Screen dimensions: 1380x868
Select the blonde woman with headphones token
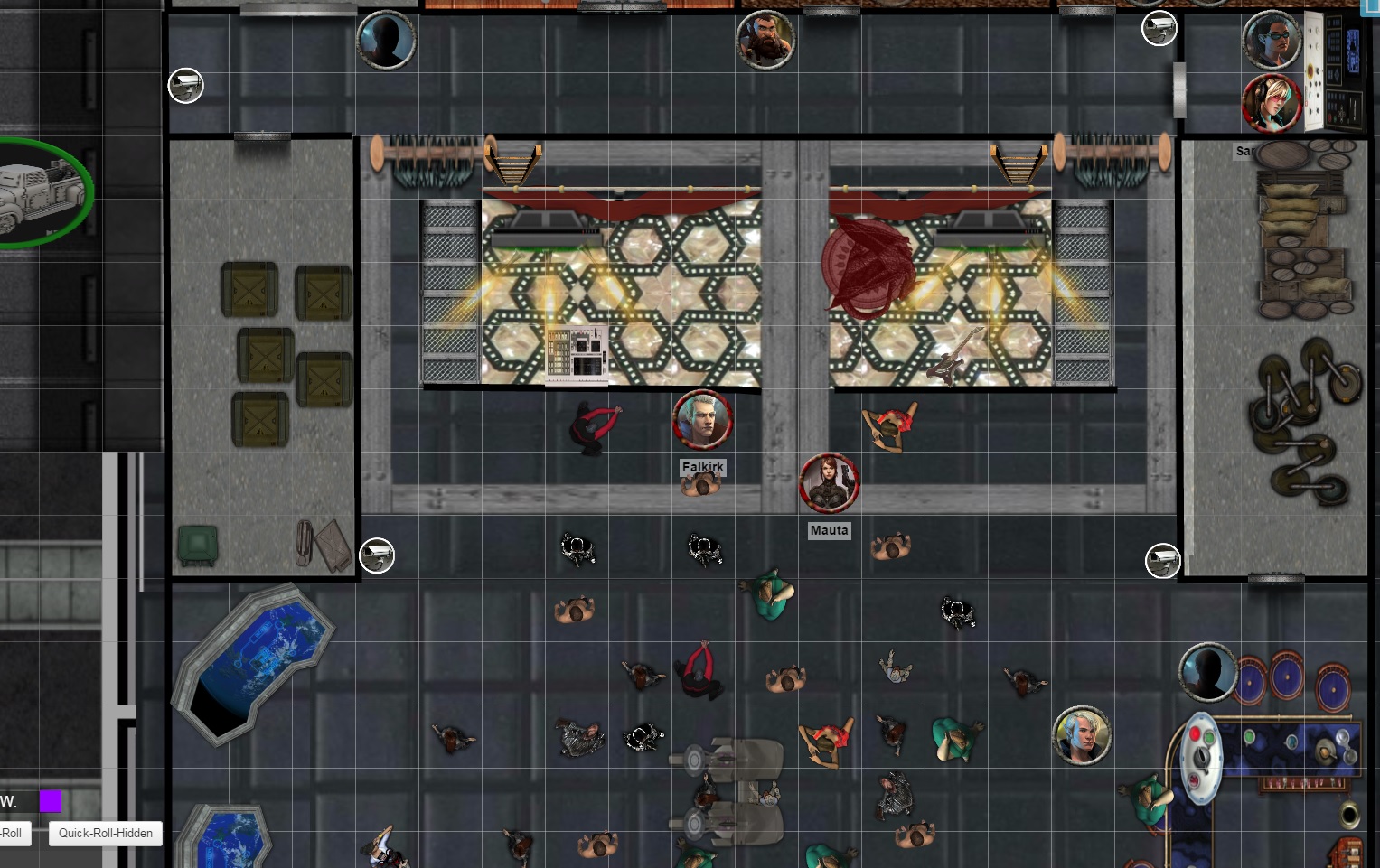coord(1272,103)
